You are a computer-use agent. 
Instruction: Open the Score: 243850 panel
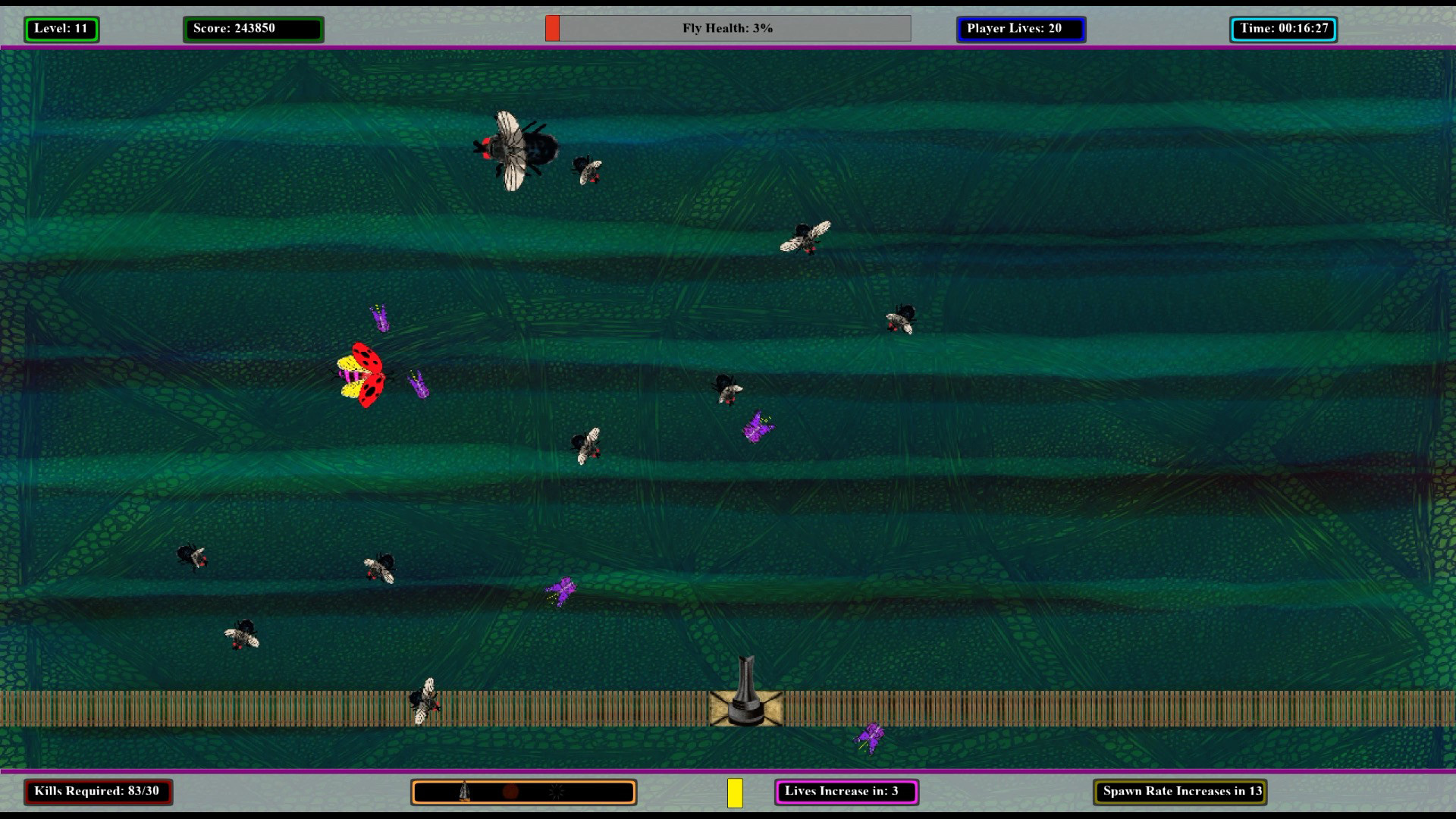[x=253, y=29]
